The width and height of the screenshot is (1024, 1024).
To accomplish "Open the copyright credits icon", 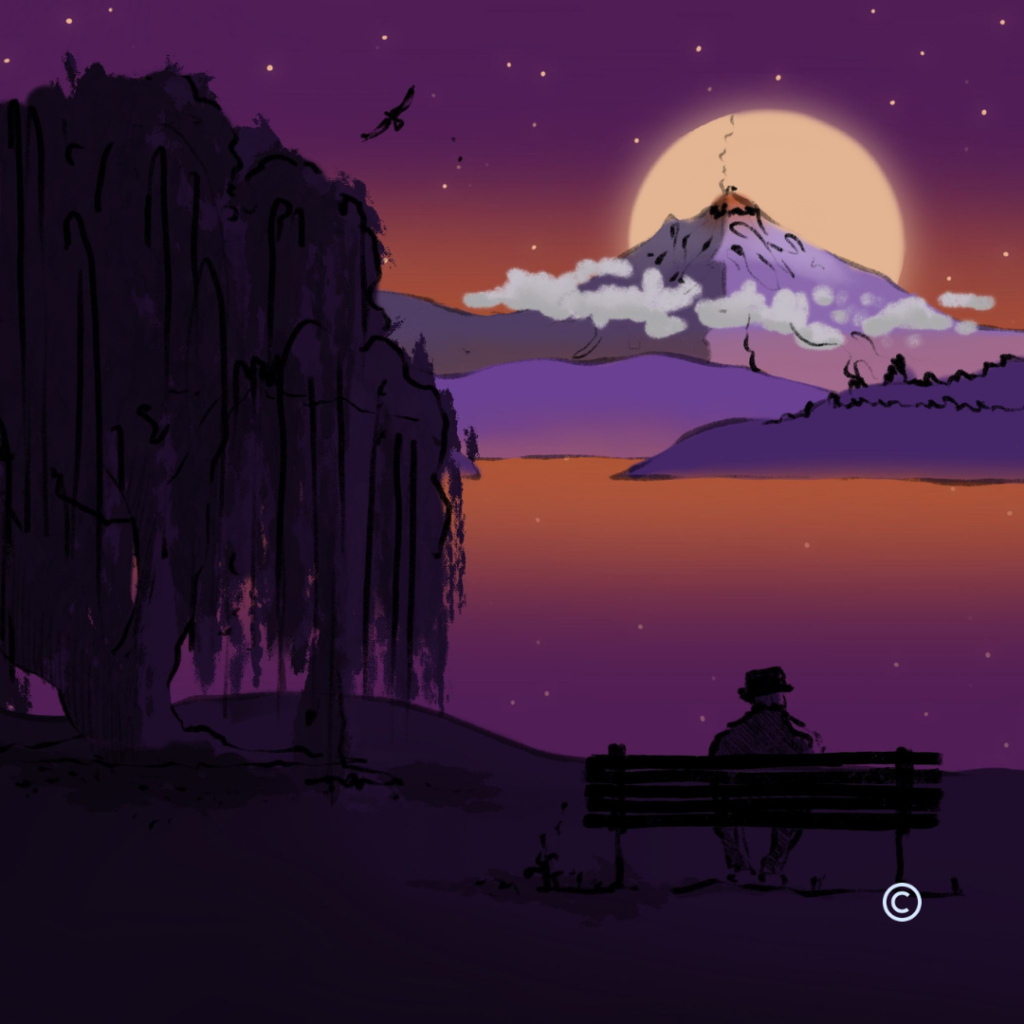I will pos(901,903).
